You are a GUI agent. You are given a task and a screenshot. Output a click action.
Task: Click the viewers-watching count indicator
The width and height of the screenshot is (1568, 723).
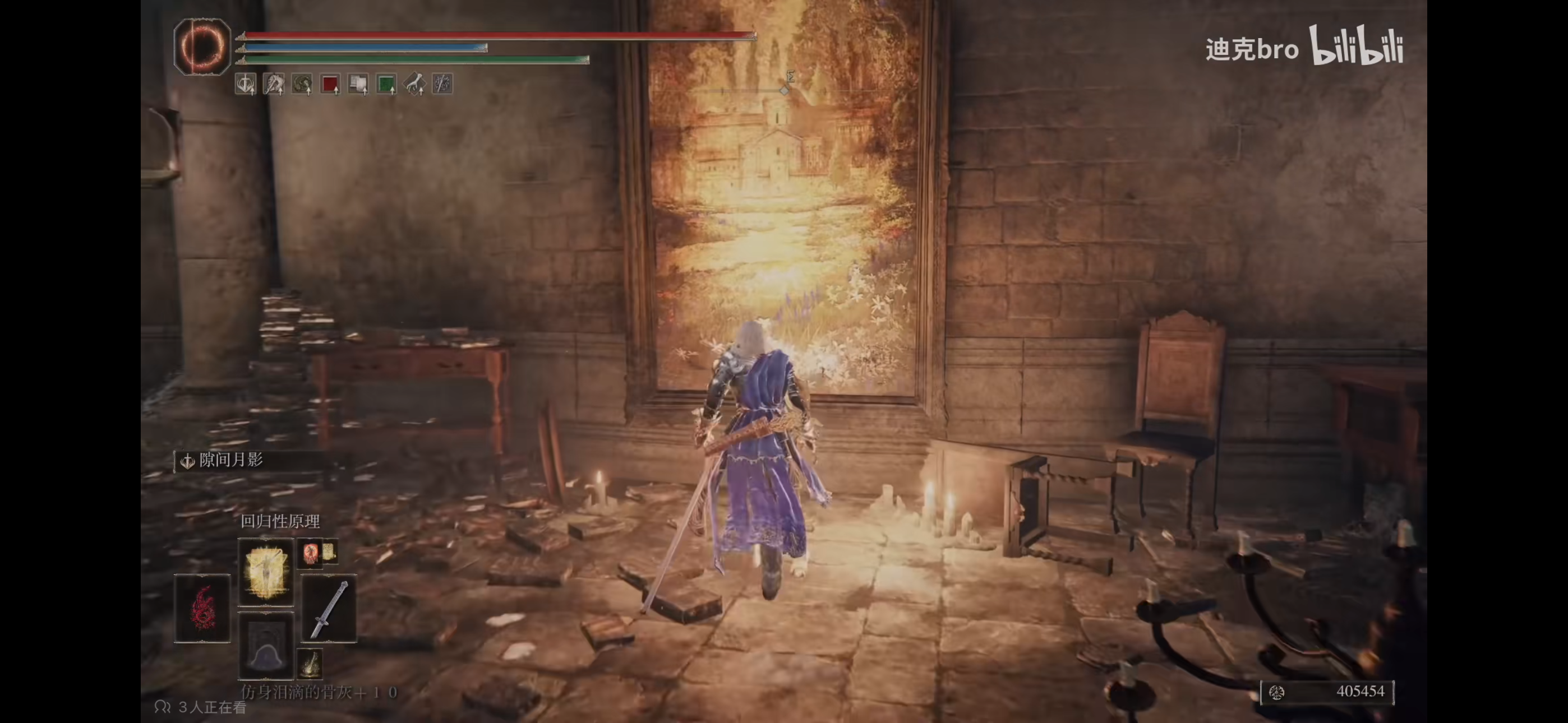(x=201, y=707)
